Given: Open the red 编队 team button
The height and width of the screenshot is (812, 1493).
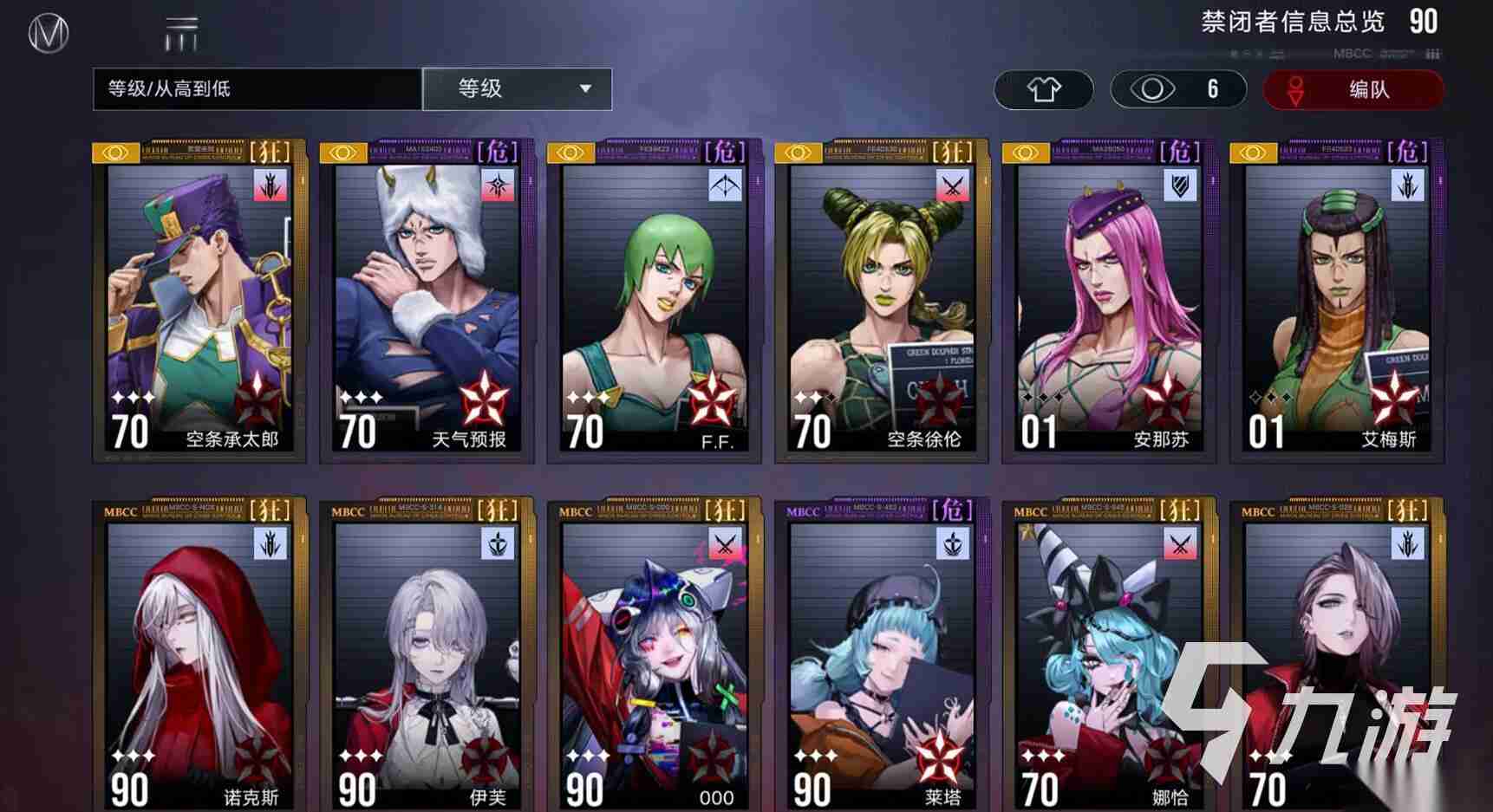Looking at the screenshot, I should (1353, 89).
